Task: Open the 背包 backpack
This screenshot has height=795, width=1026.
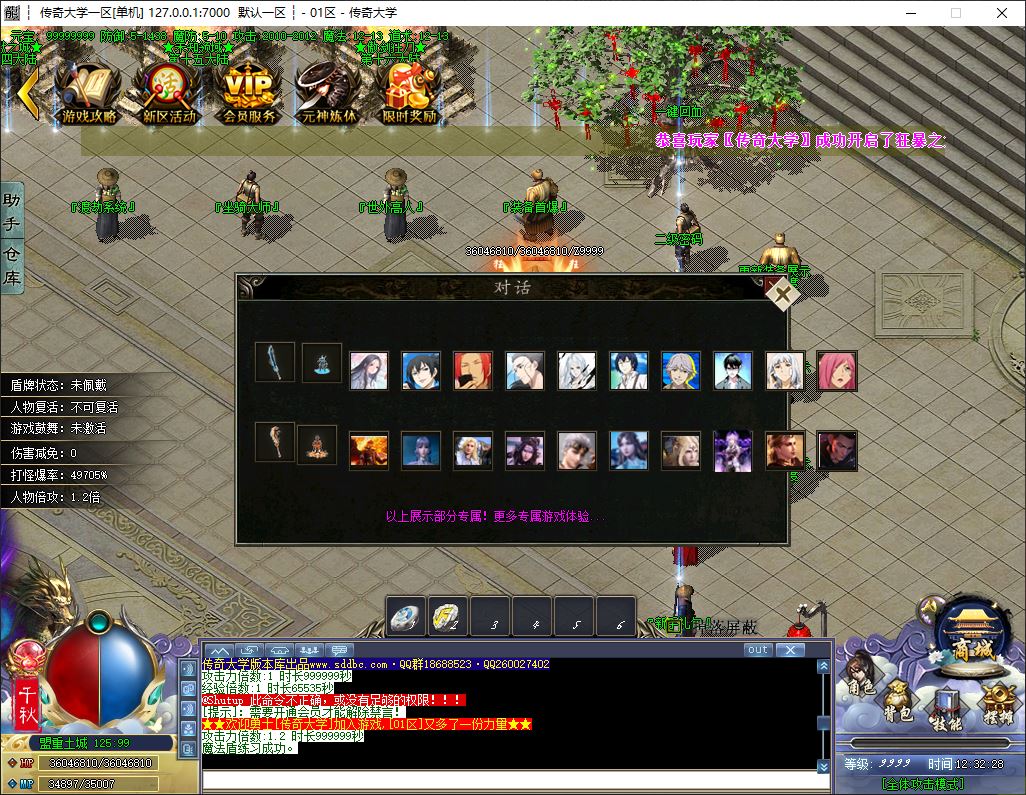Action: [x=896, y=703]
